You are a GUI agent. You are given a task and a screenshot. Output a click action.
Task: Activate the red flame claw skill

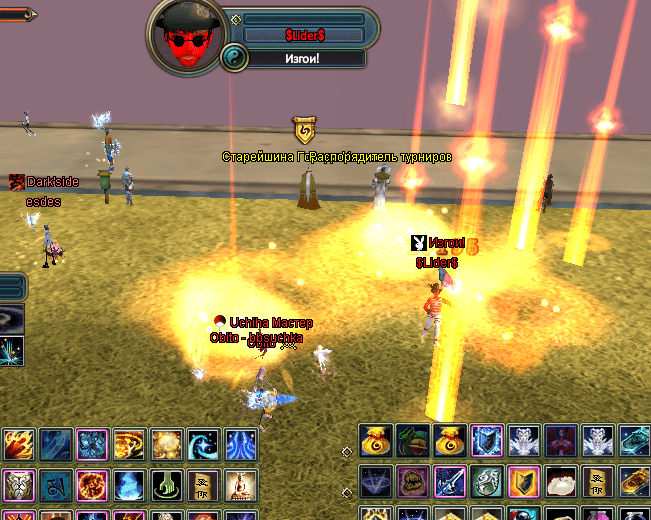tap(17, 444)
